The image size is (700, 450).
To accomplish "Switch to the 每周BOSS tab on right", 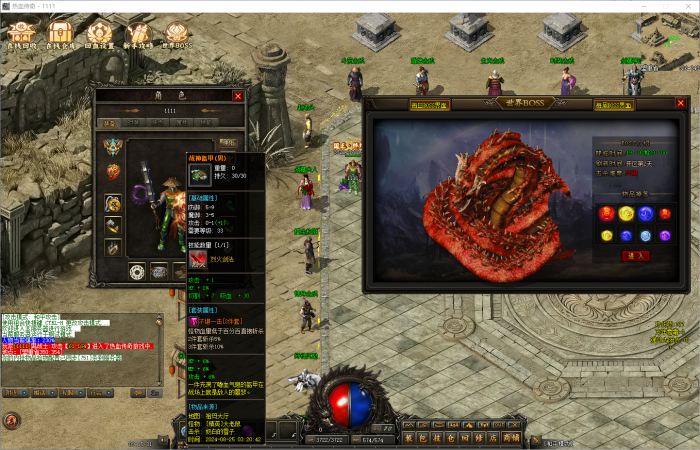I will (x=613, y=104).
